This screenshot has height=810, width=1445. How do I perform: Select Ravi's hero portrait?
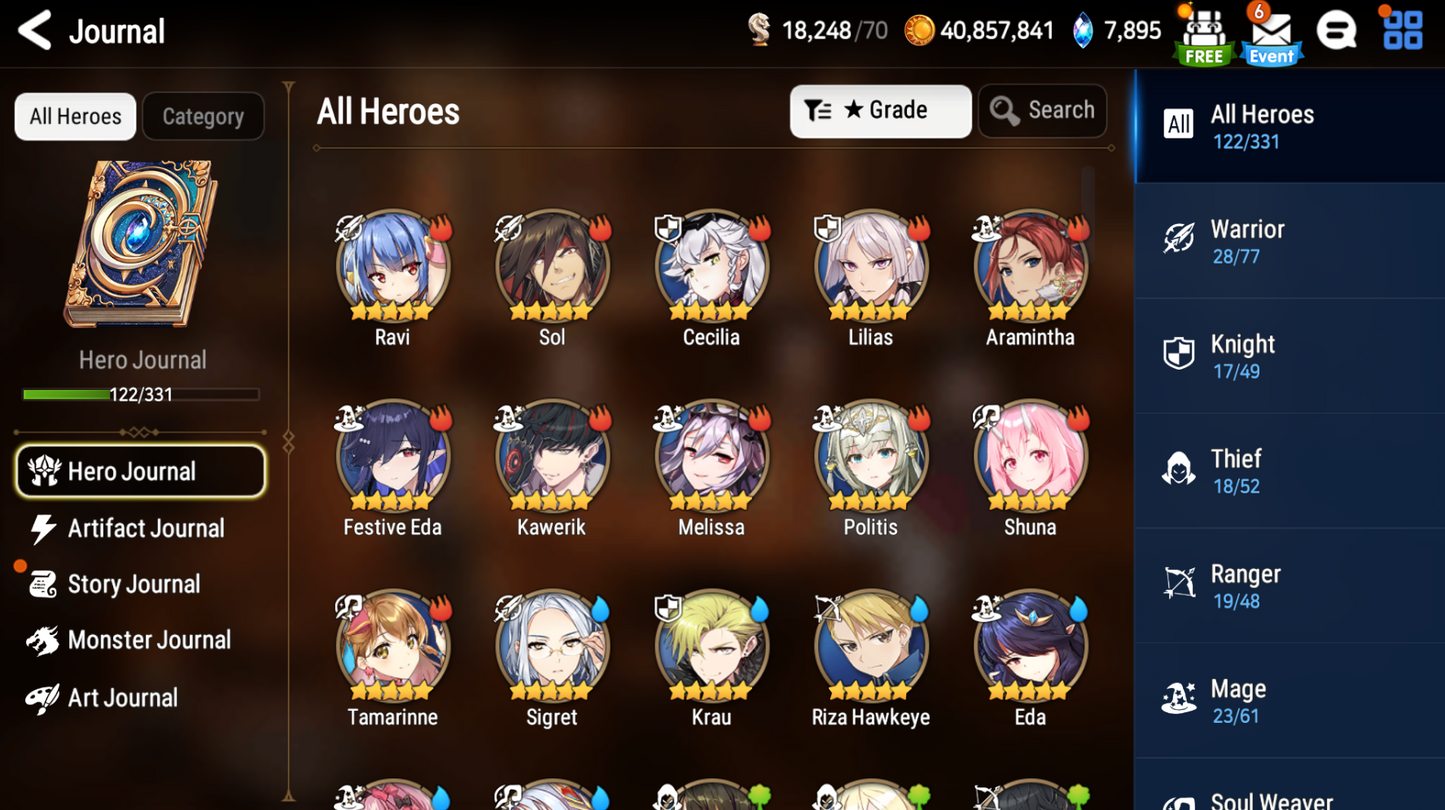pyautogui.click(x=392, y=267)
